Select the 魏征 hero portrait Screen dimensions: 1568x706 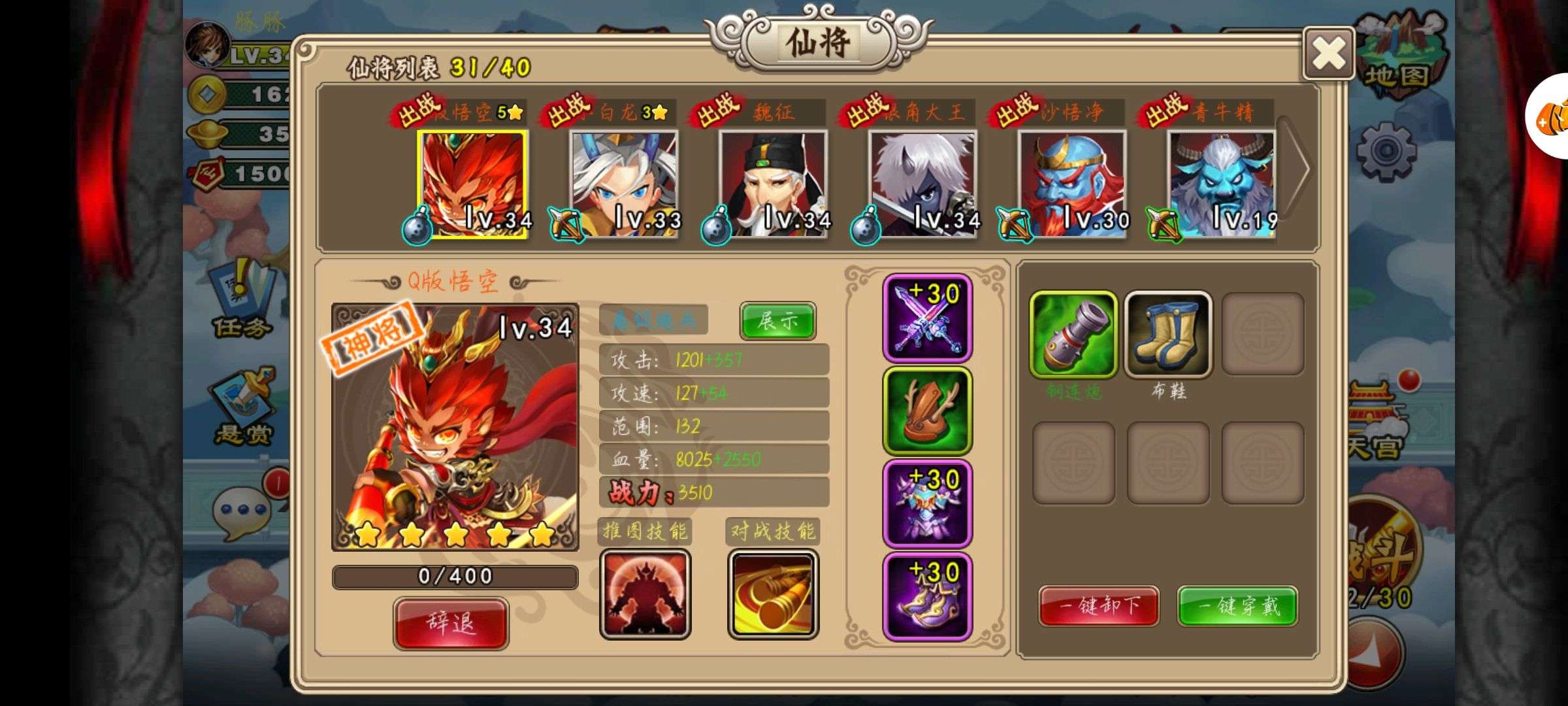[x=773, y=184]
